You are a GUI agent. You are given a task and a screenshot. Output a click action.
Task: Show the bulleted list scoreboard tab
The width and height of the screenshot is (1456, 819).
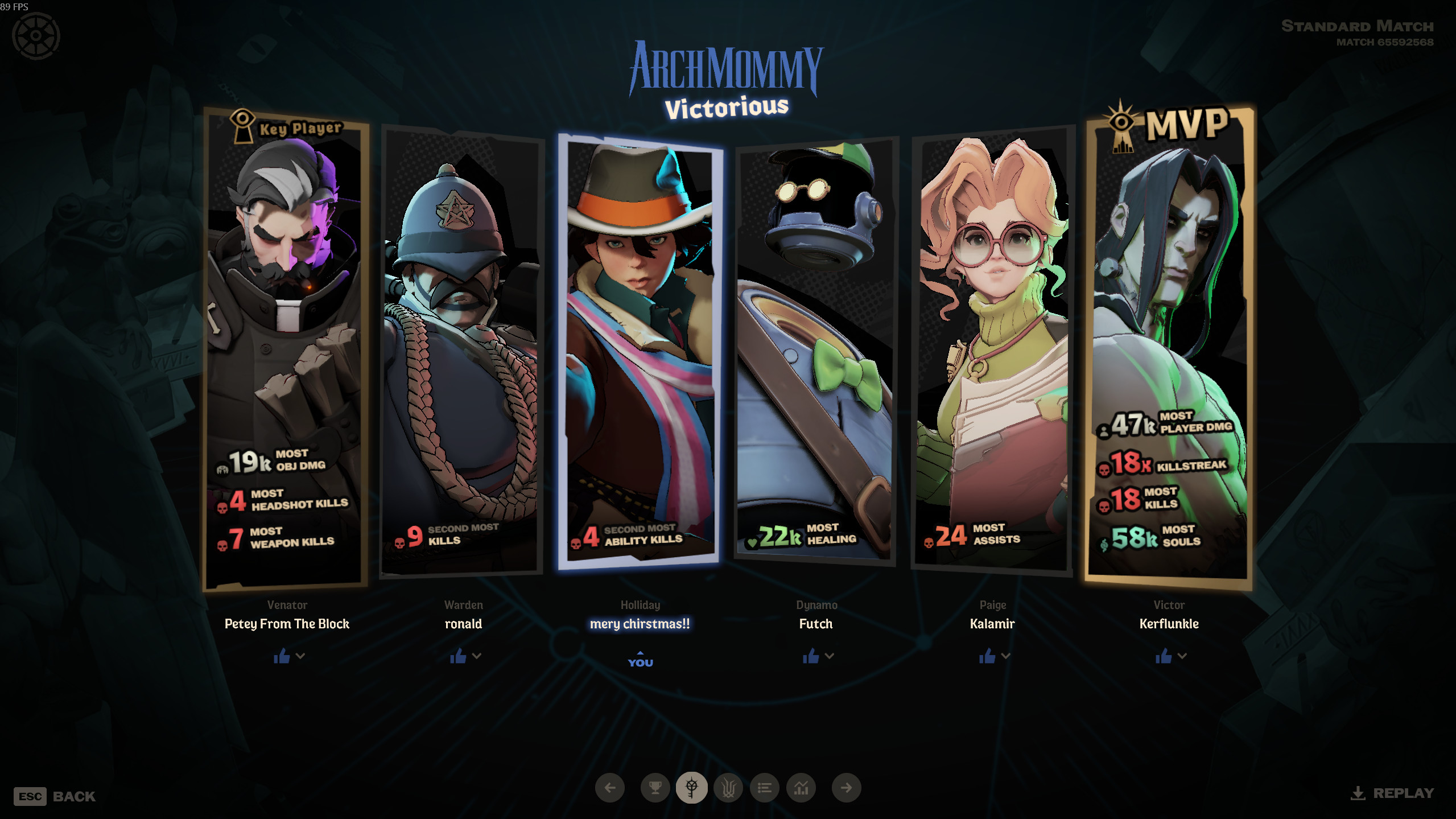point(765,788)
